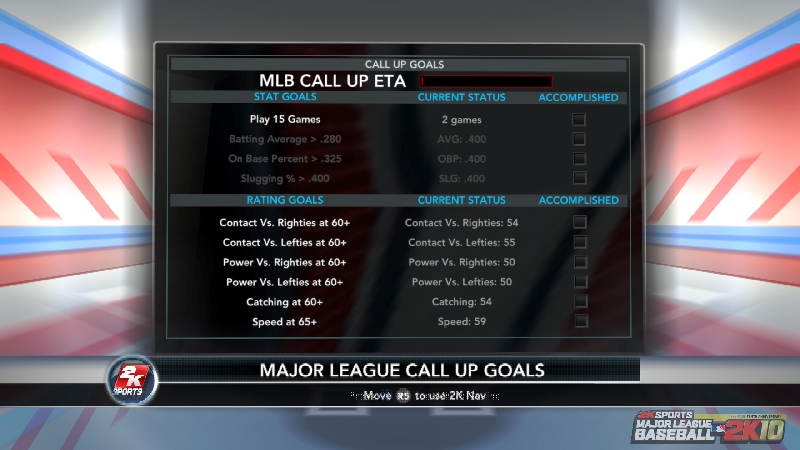Check the On Base Percent goal box
Image resolution: width=800 pixels, height=450 pixels.
click(579, 159)
